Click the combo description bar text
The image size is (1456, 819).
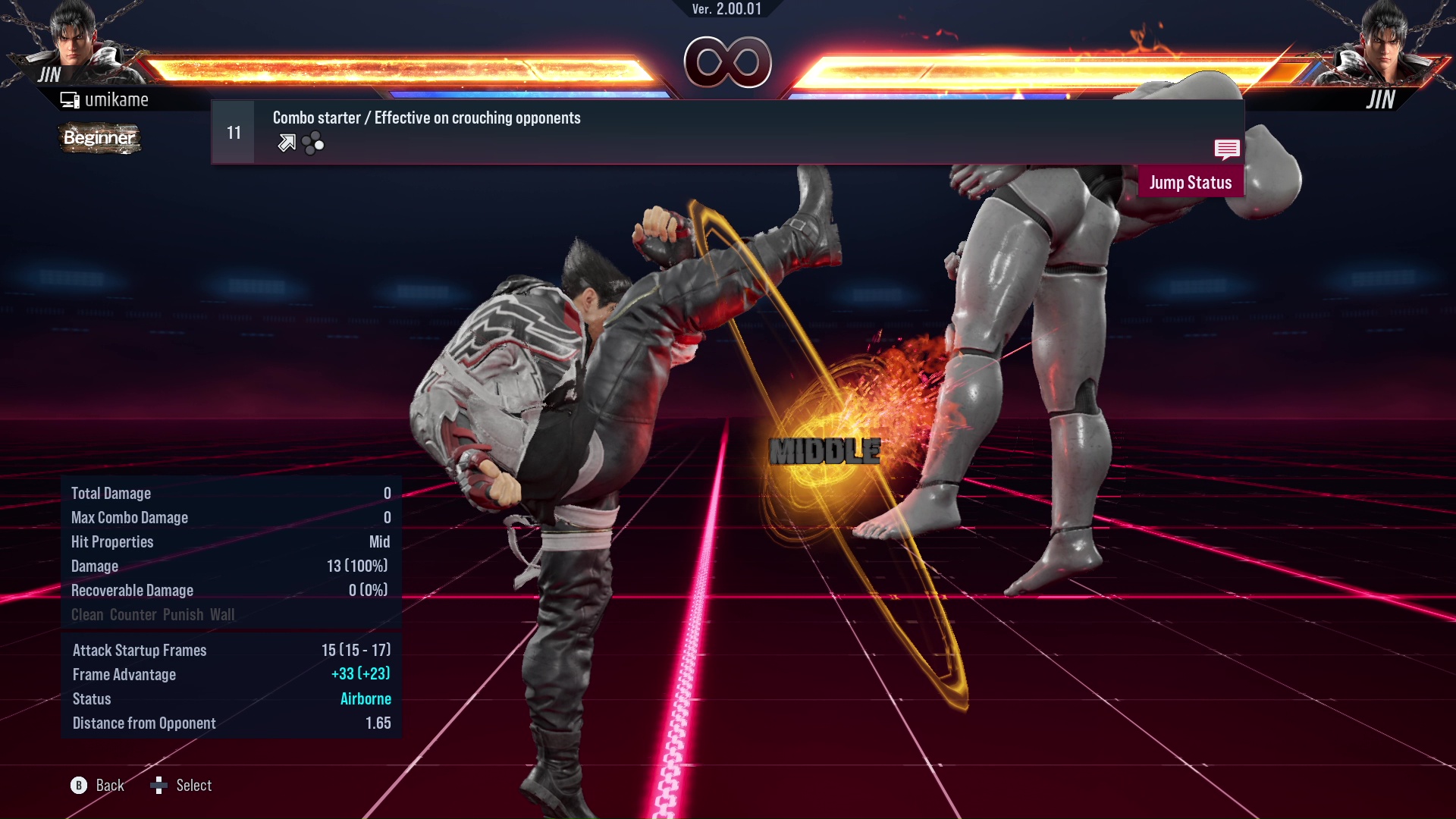[x=426, y=118]
